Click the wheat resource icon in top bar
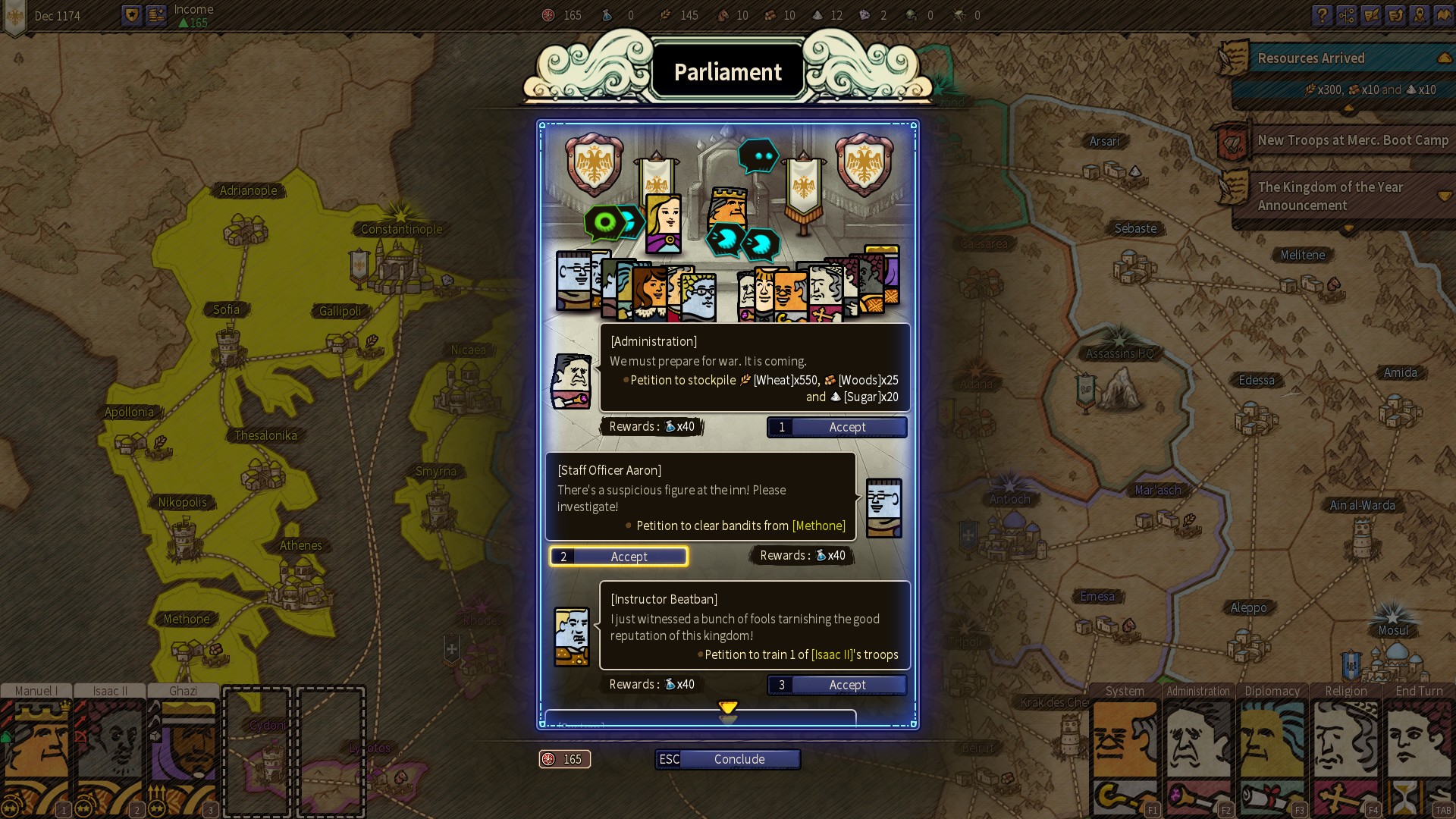This screenshot has width=1456, height=819. click(x=666, y=14)
